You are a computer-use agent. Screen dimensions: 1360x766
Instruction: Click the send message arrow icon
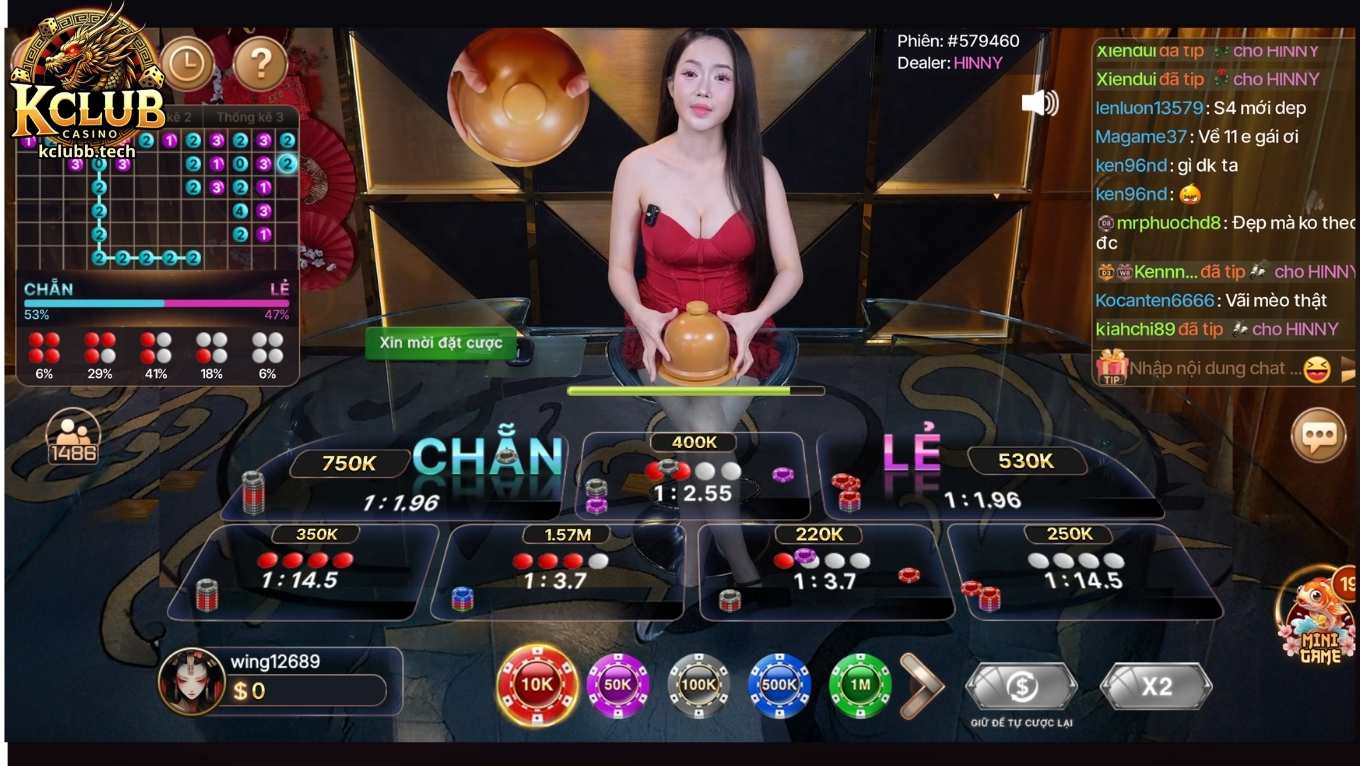click(1348, 368)
